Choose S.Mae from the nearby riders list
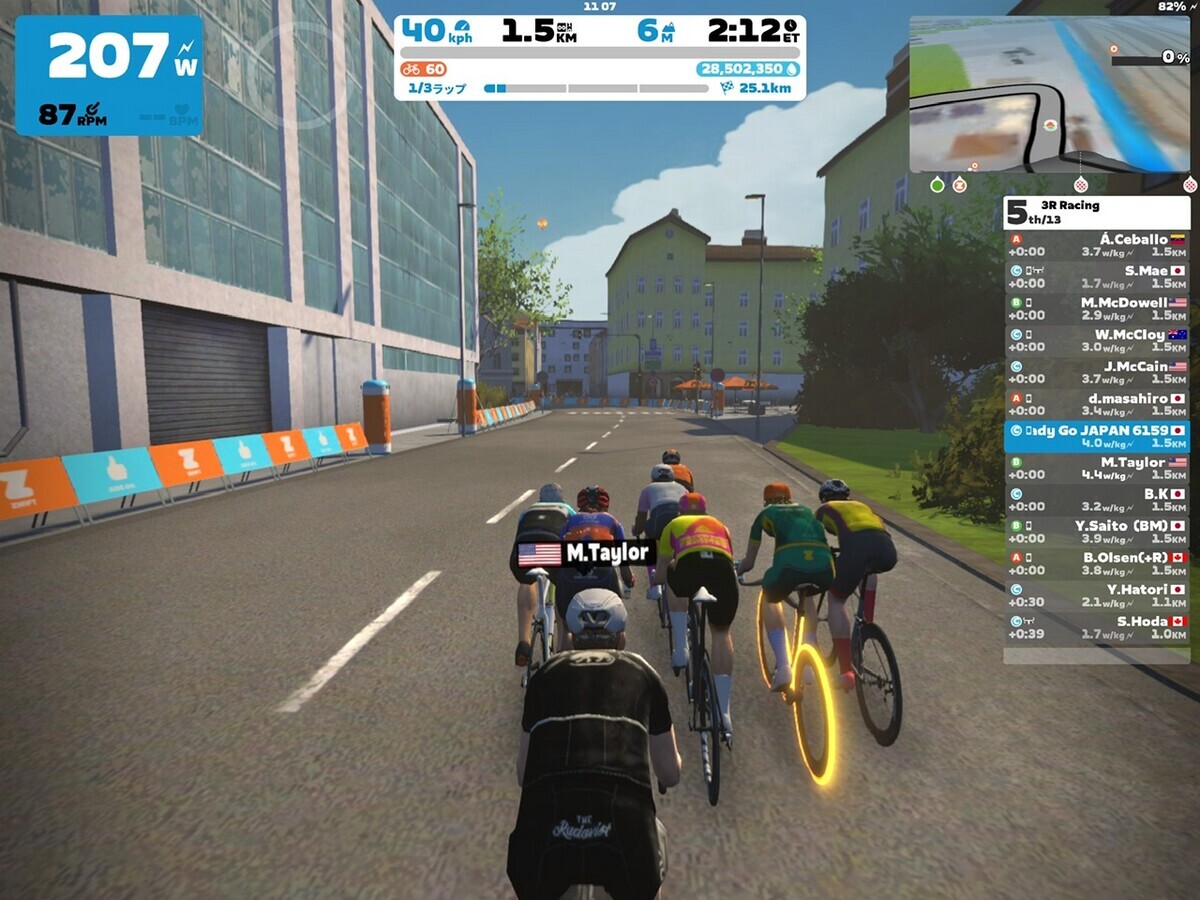The image size is (1200, 900). 1096,277
